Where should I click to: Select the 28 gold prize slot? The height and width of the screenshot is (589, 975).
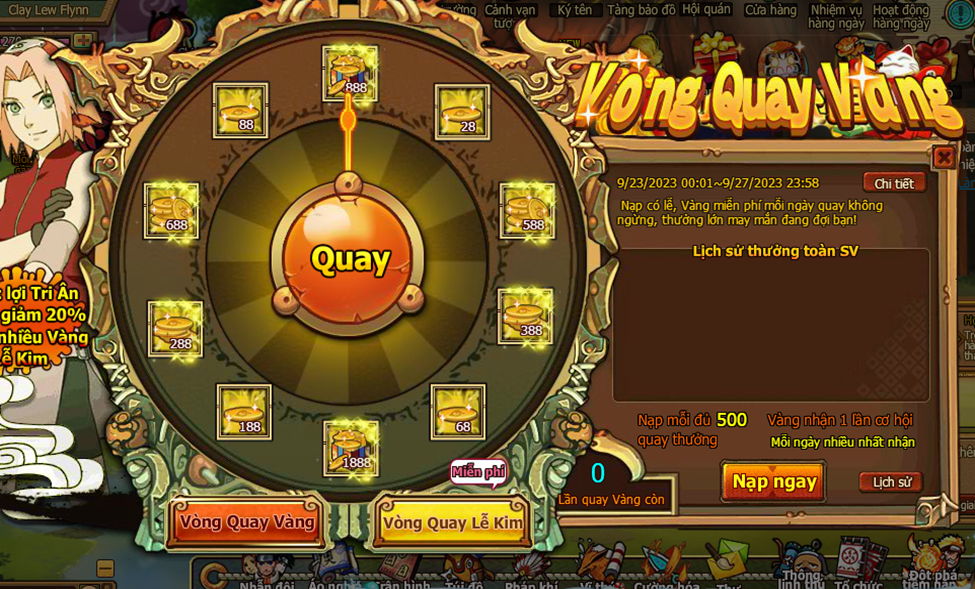(x=462, y=112)
